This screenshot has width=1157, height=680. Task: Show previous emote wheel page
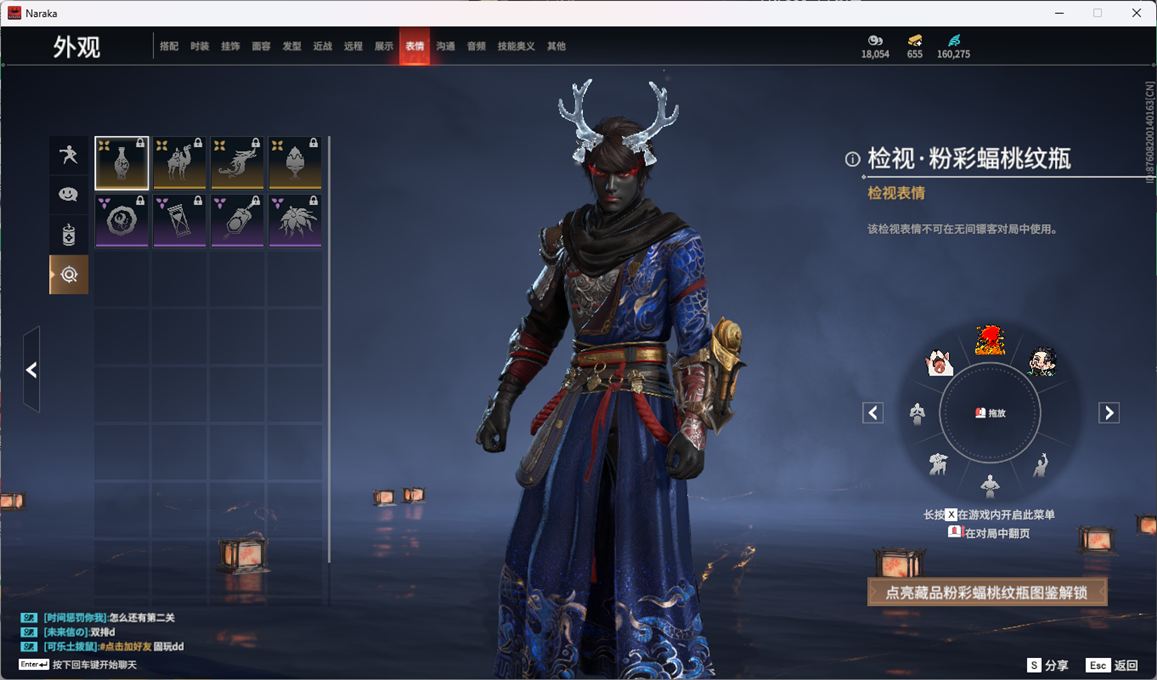[873, 413]
